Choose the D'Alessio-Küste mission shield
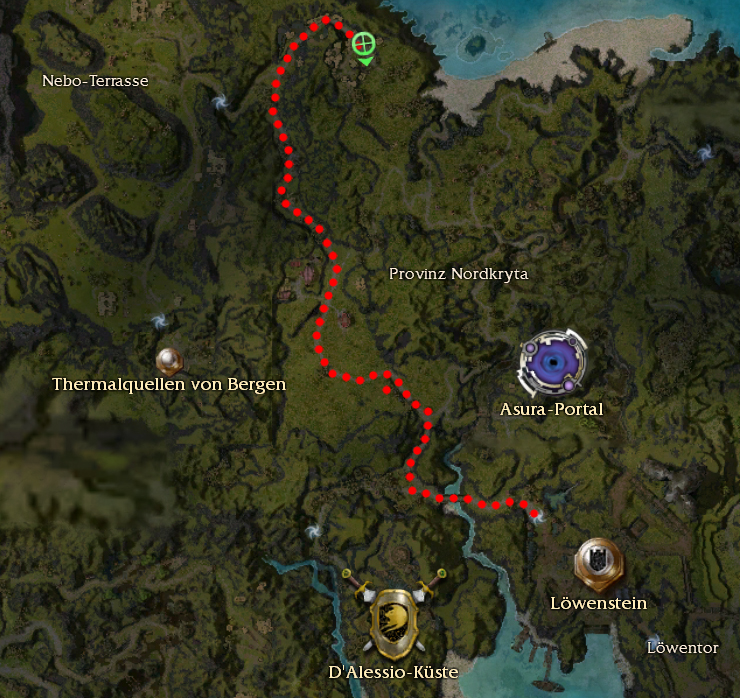The height and width of the screenshot is (698, 740). (394, 612)
